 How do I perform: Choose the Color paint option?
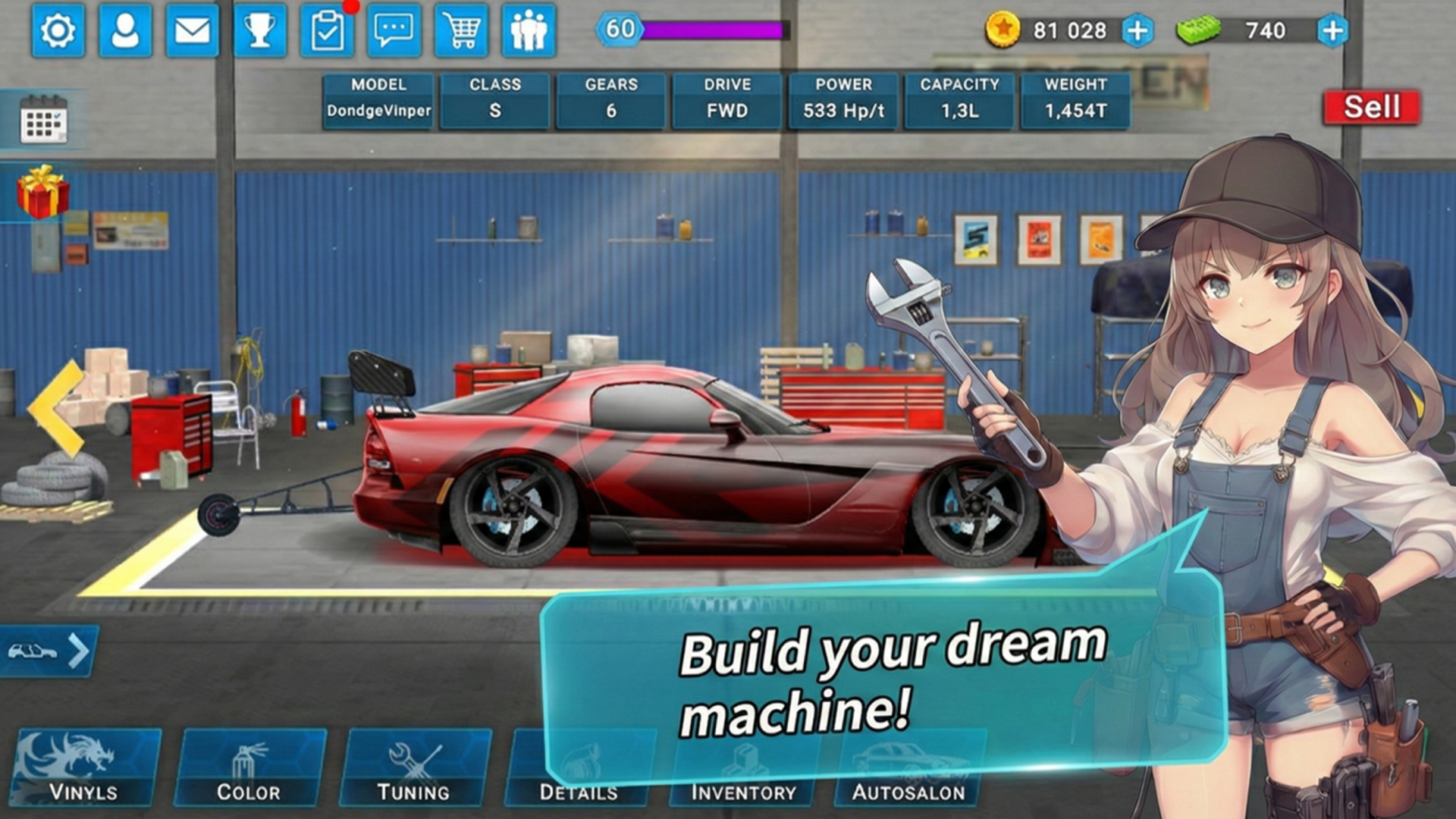[x=249, y=767]
